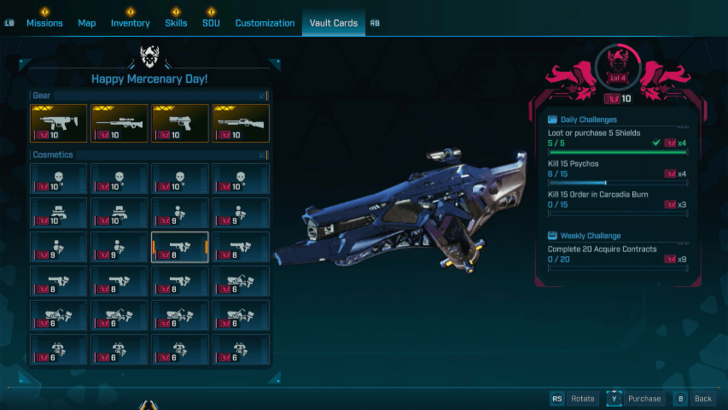Open the Customization tab
This screenshot has height=410, width=728.
(265, 23)
